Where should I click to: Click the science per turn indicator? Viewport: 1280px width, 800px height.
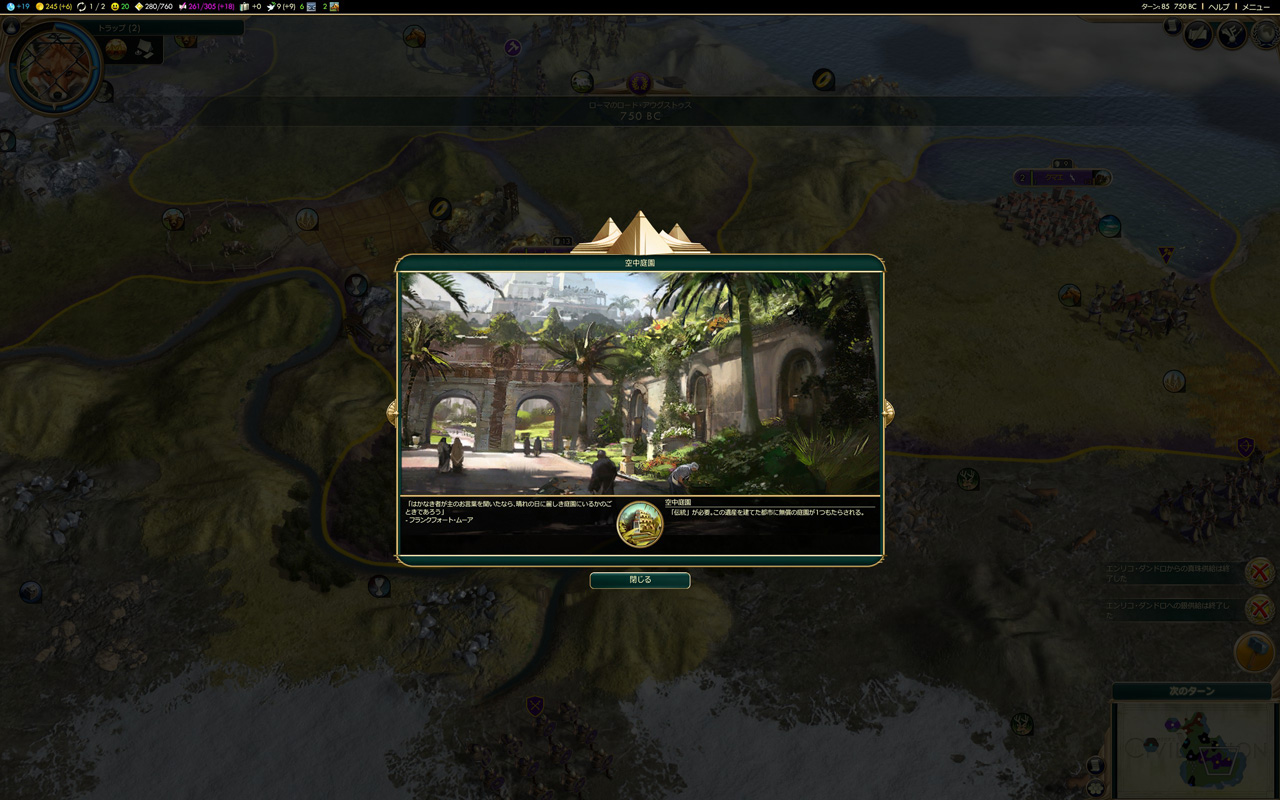pyautogui.click(x=16, y=6)
